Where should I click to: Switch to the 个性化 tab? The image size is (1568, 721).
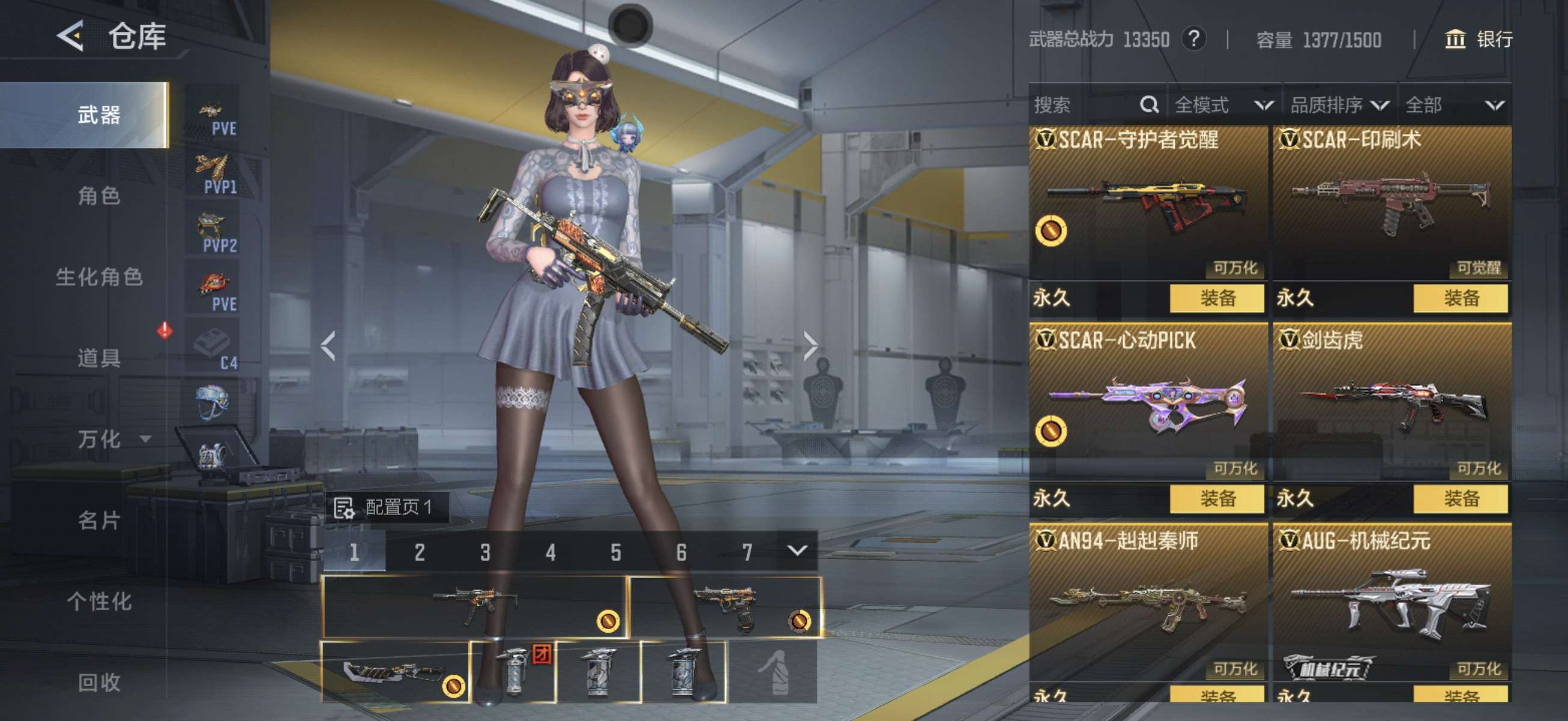pos(99,601)
